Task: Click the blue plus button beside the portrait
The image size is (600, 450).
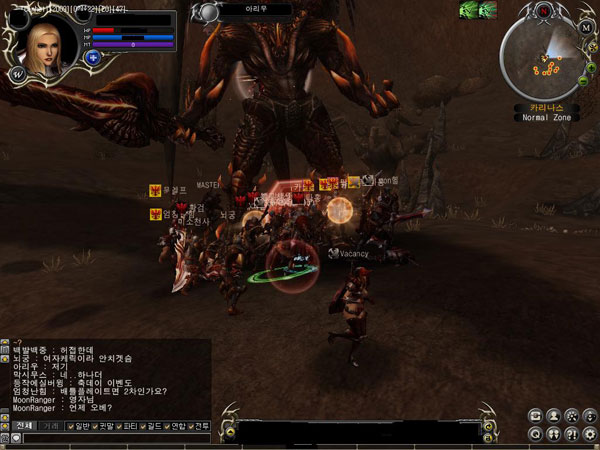Action: [92, 58]
